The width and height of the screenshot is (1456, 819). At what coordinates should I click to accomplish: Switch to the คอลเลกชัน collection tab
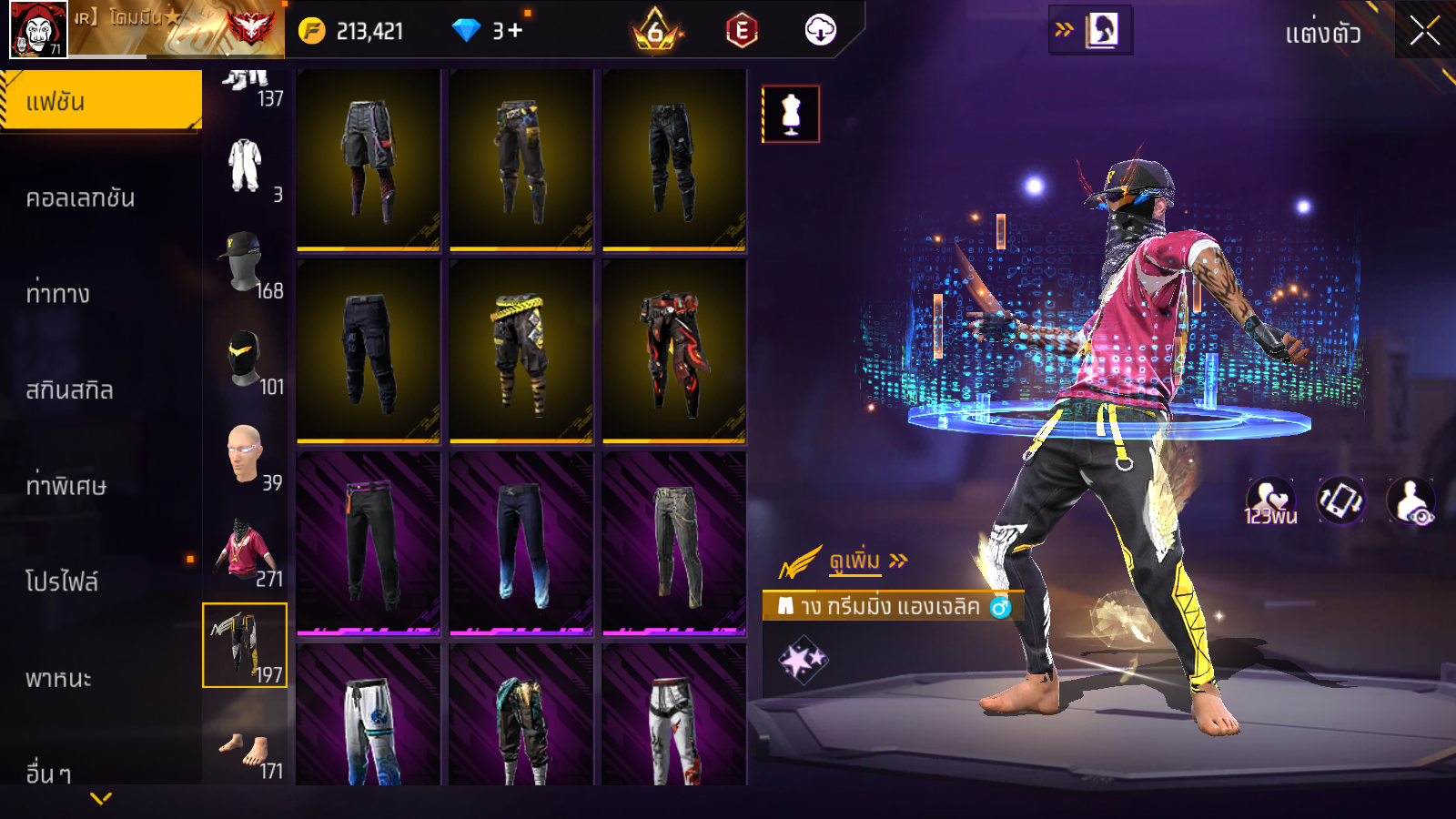(80, 197)
